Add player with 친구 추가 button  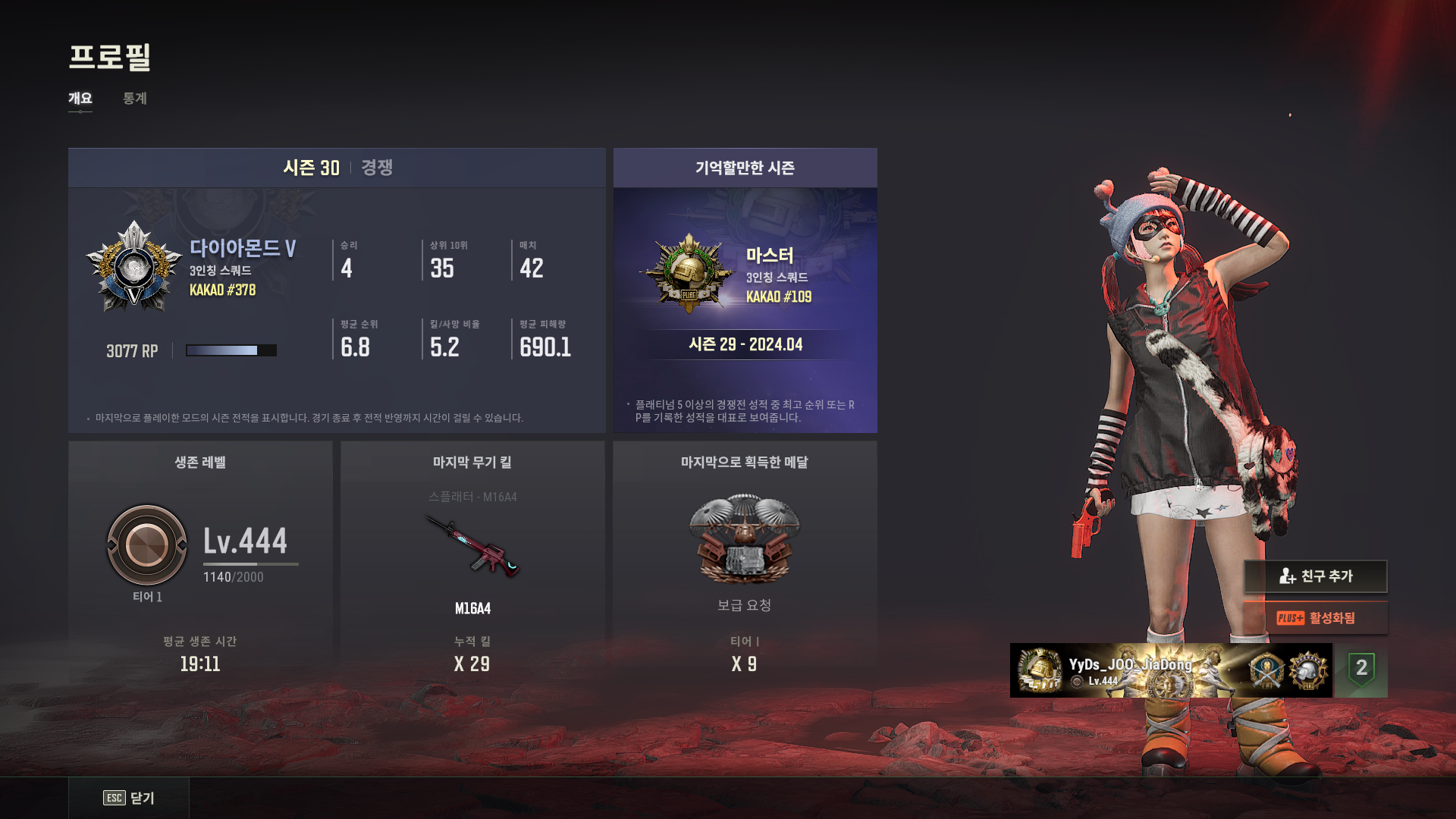tap(1316, 576)
